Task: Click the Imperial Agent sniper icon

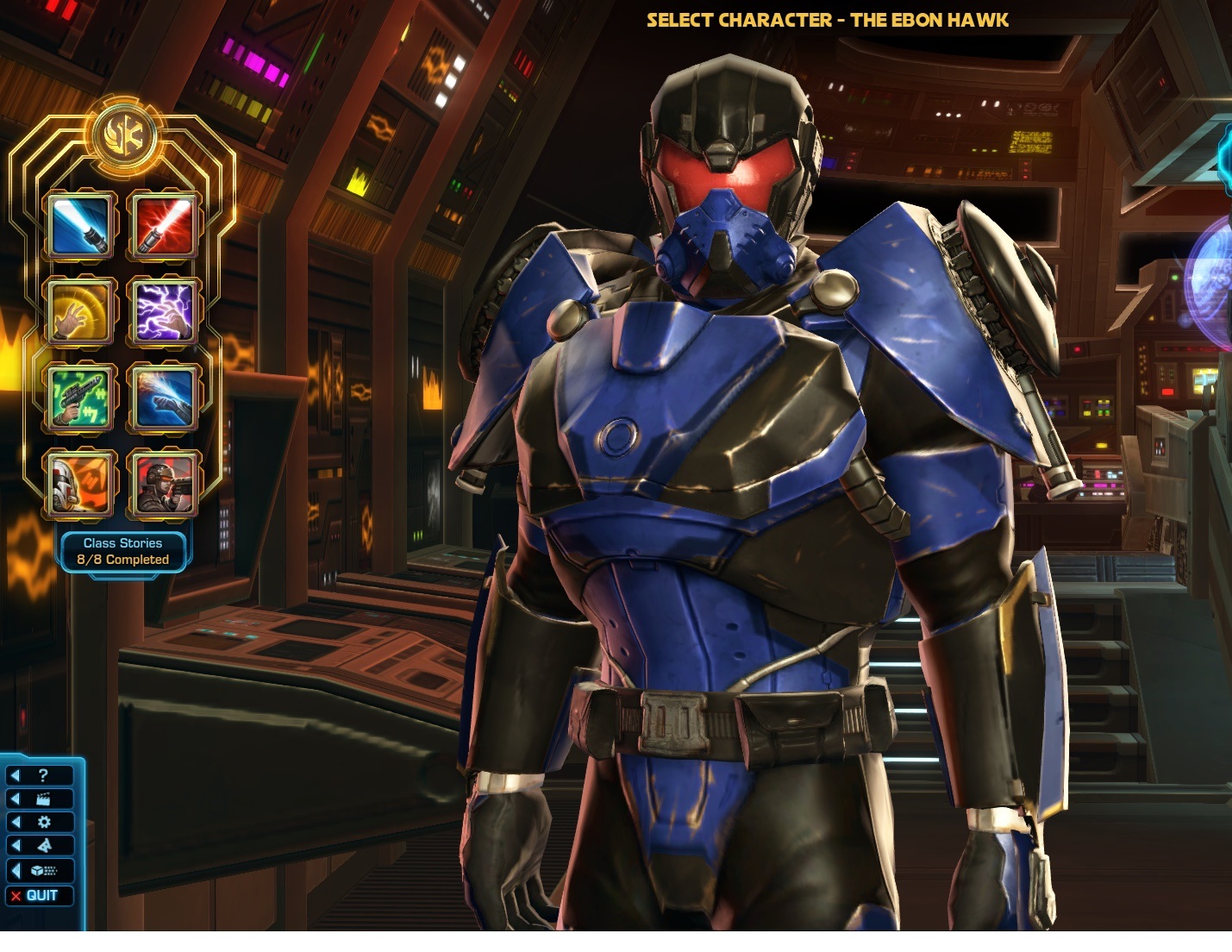Action: pyautogui.click(x=163, y=483)
